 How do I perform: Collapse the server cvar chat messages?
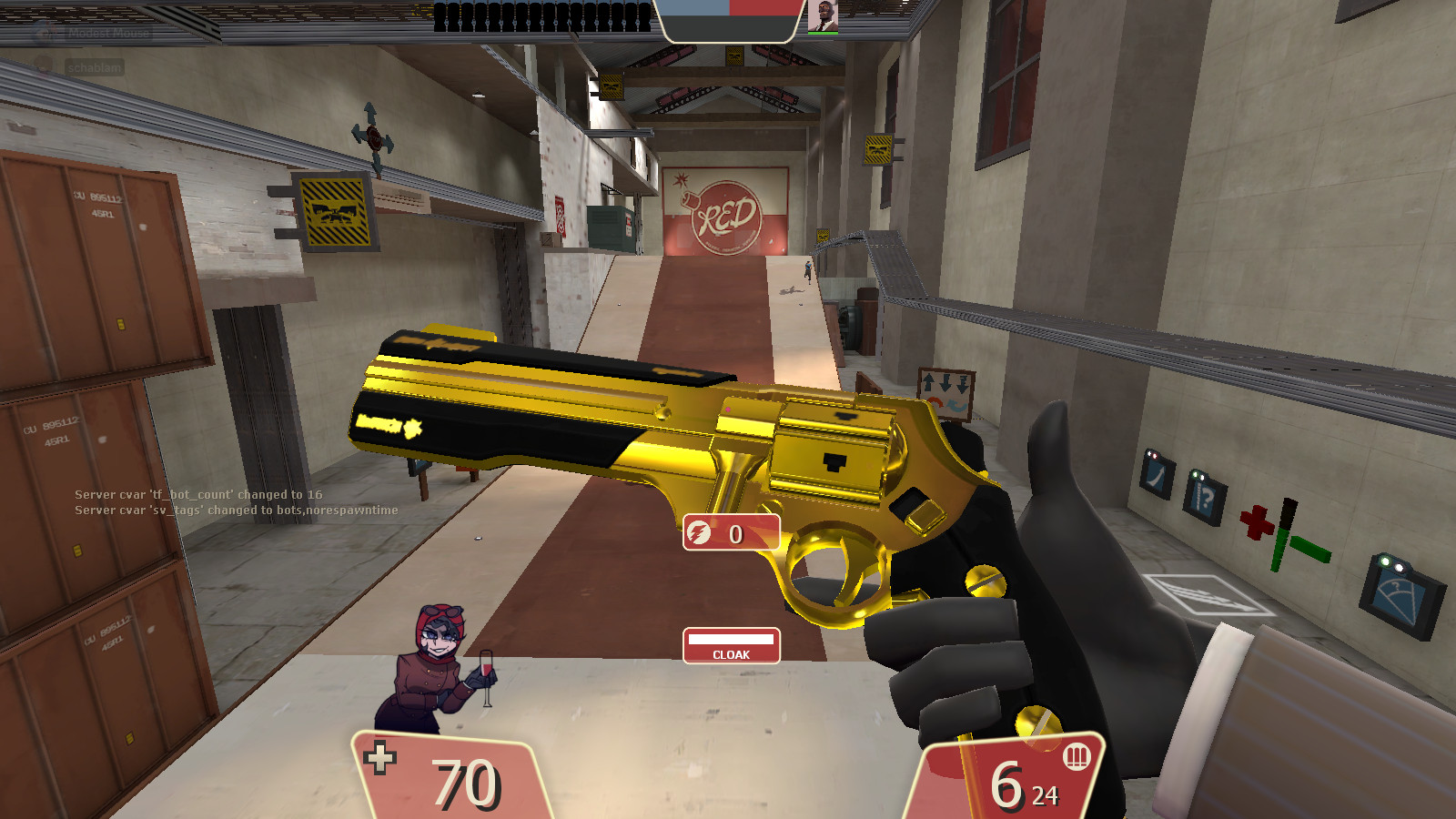[235, 504]
